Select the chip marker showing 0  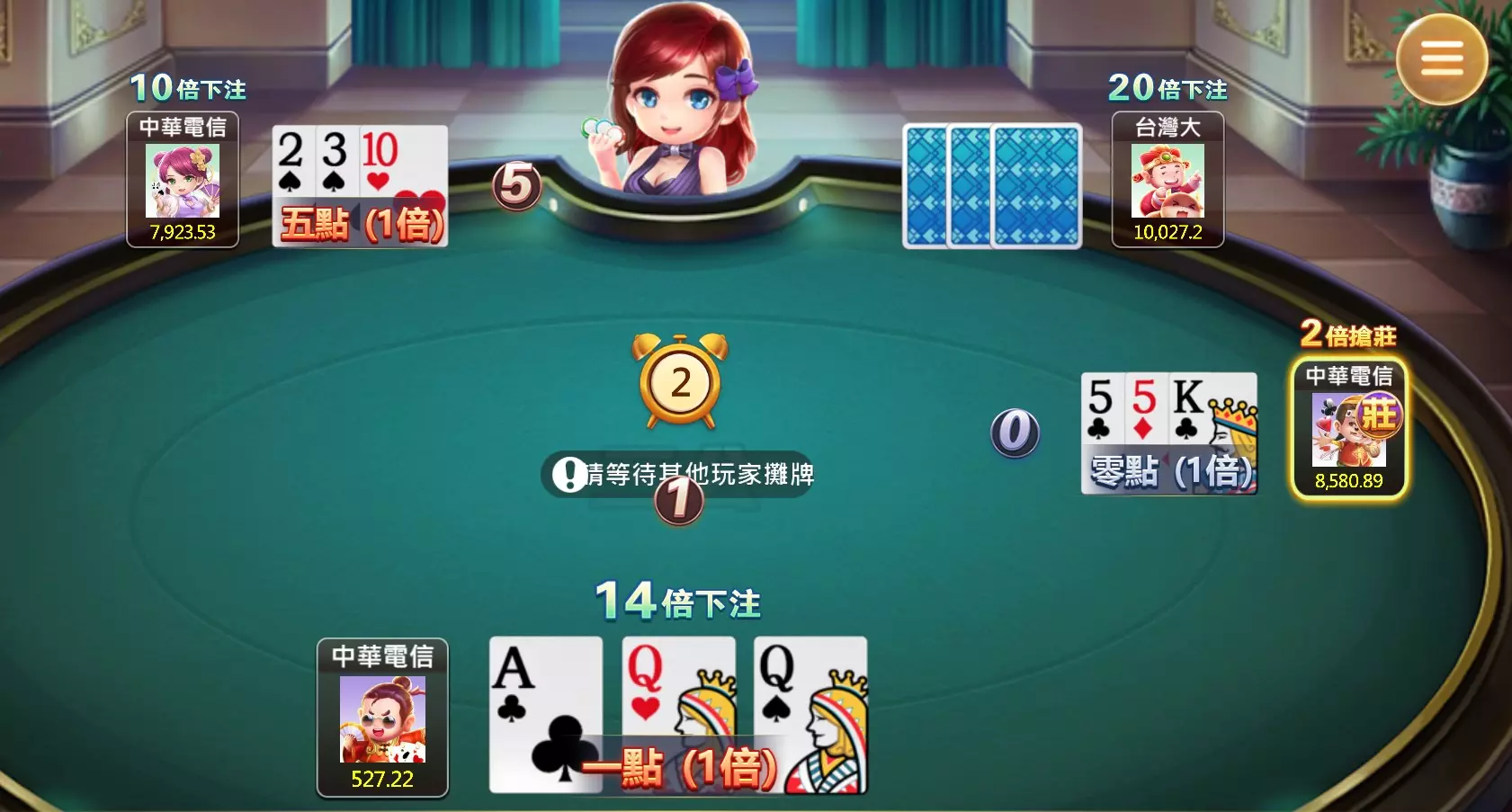coord(1015,432)
